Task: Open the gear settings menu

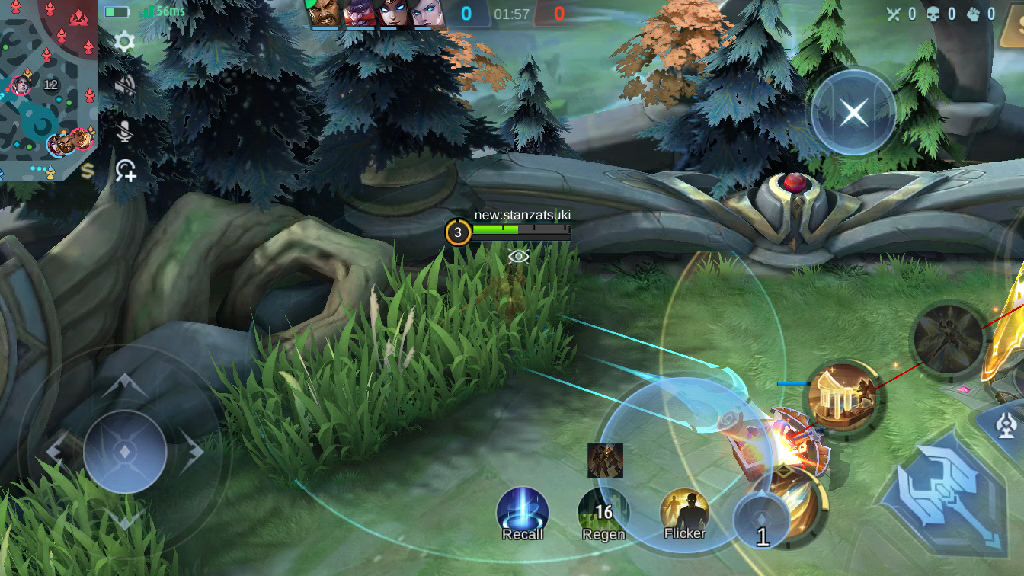Action: click(x=125, y=42)
